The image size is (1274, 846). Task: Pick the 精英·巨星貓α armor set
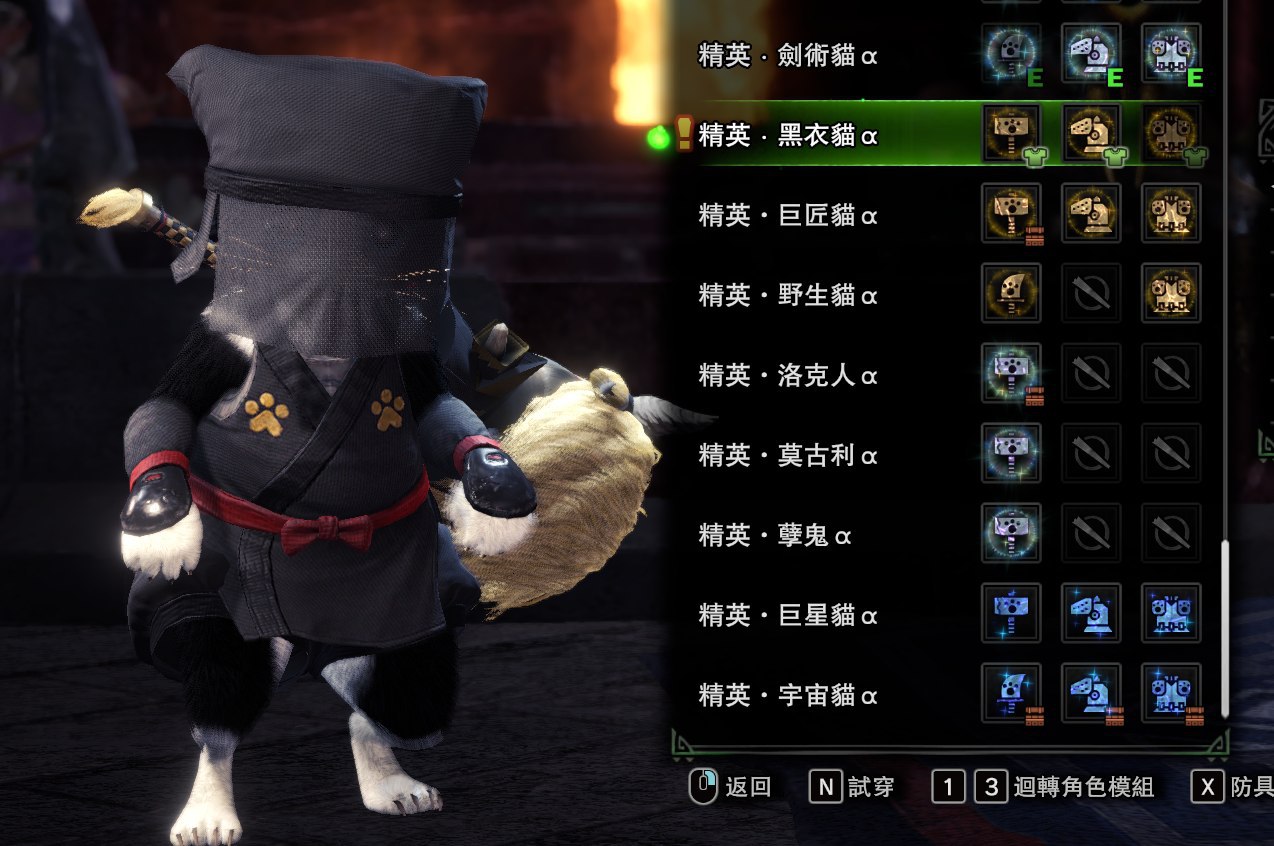point(788,615)
